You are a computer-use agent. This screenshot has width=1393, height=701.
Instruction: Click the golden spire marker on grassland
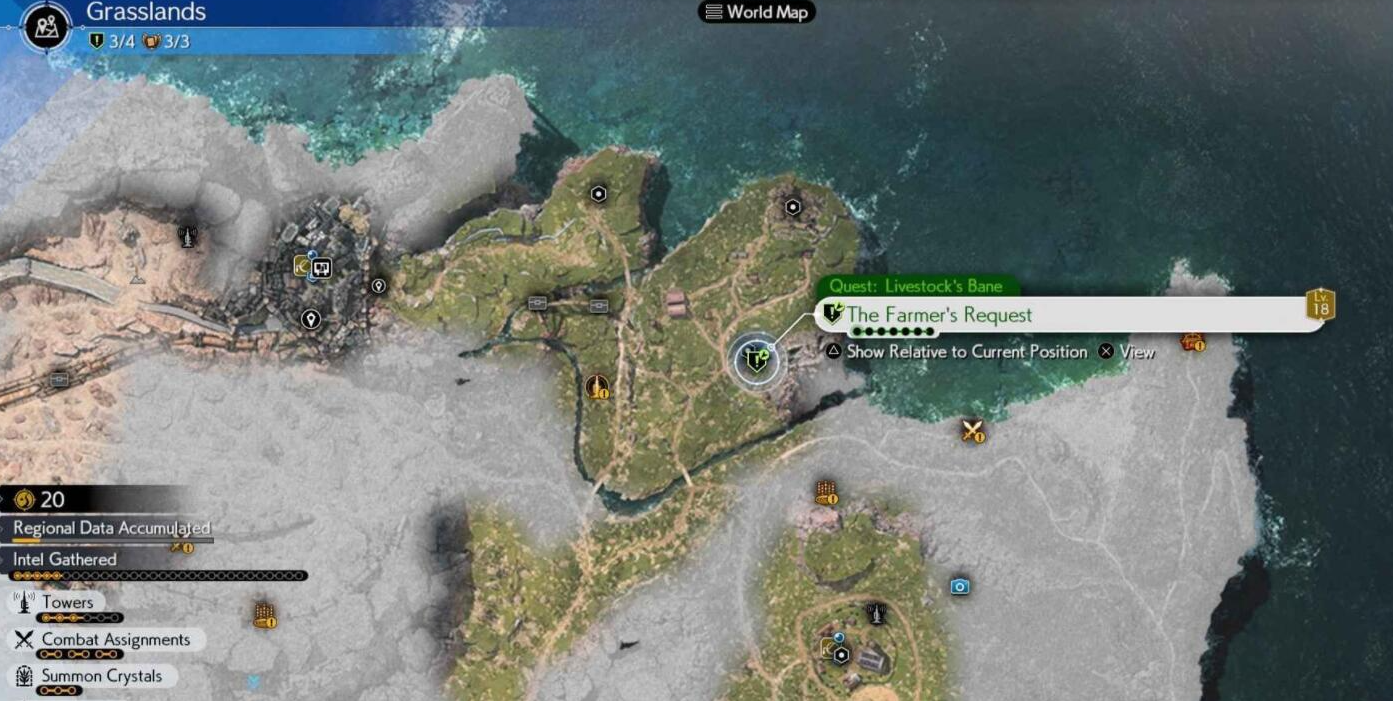tap(596, 387)
